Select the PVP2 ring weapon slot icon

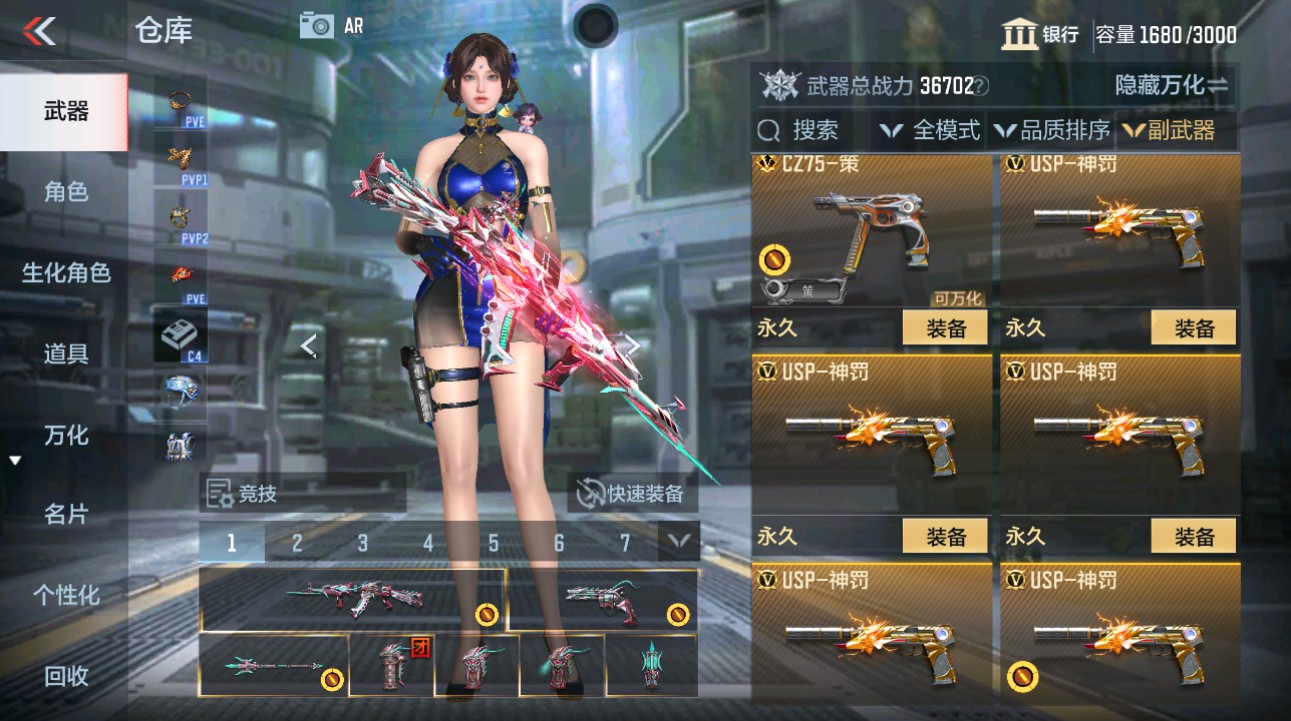(178, 213)
